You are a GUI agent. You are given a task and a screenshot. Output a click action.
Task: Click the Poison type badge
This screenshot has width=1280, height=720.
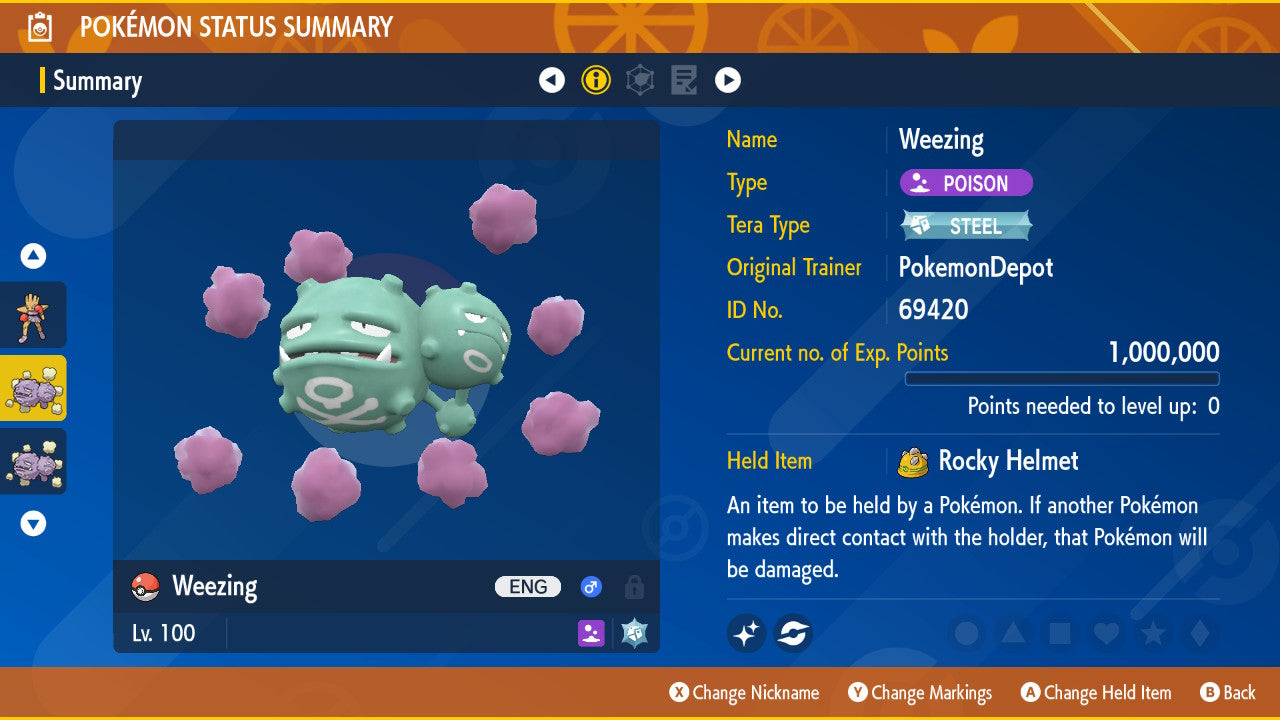pos(966,183)
